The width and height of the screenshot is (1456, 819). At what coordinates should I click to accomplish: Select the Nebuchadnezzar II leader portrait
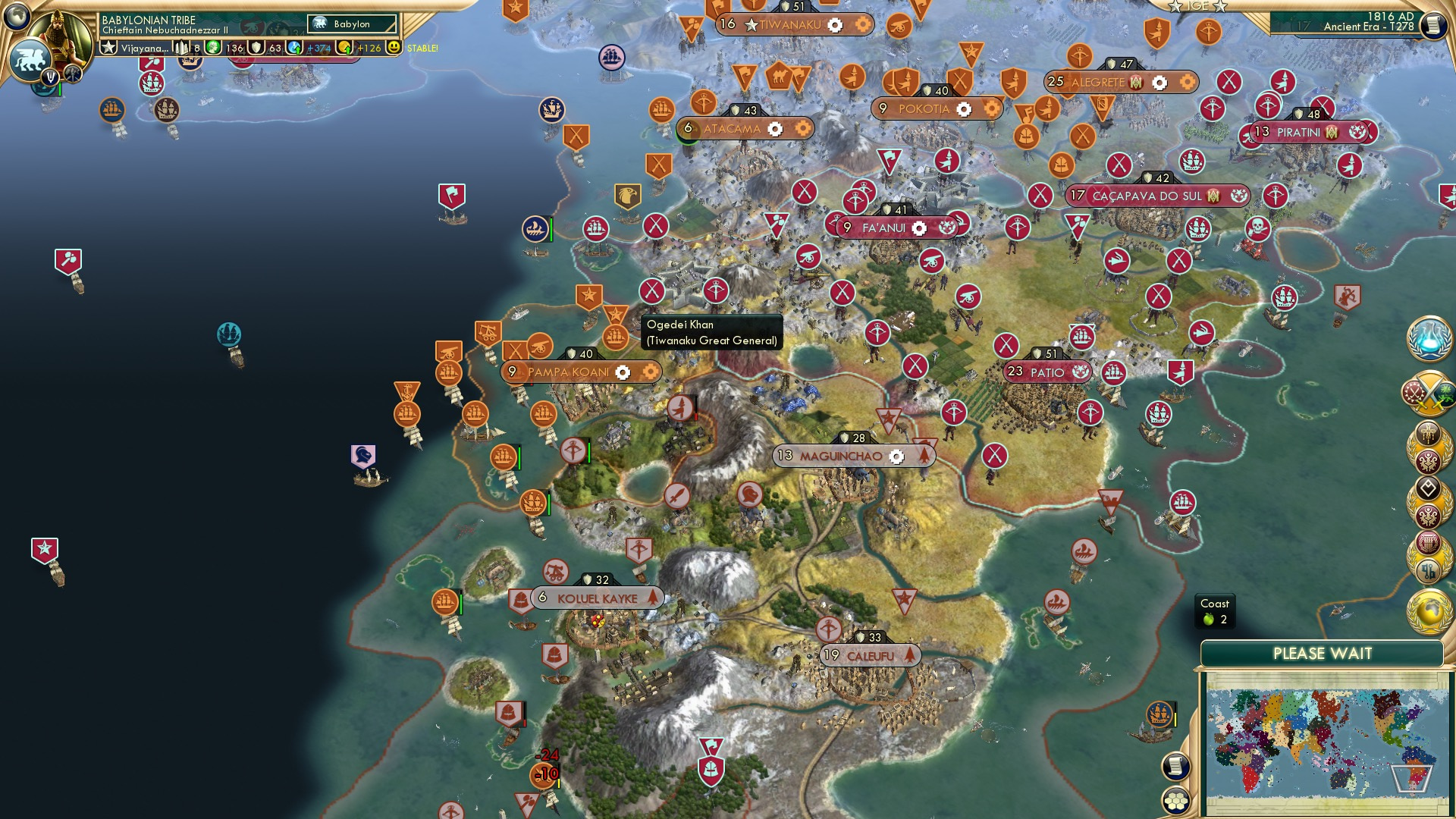pos(58,34)
